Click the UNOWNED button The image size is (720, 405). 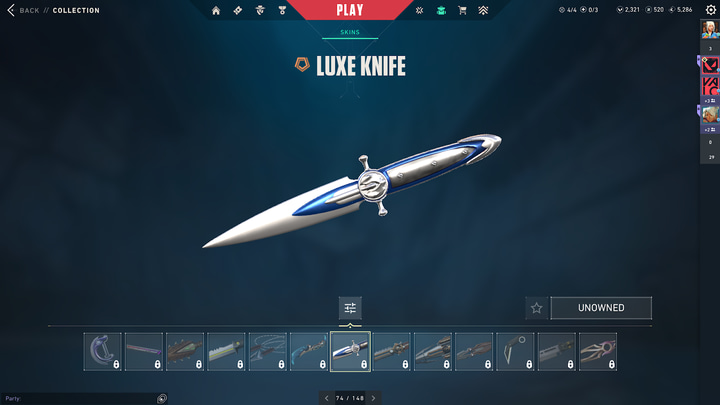tap(601, 308)
